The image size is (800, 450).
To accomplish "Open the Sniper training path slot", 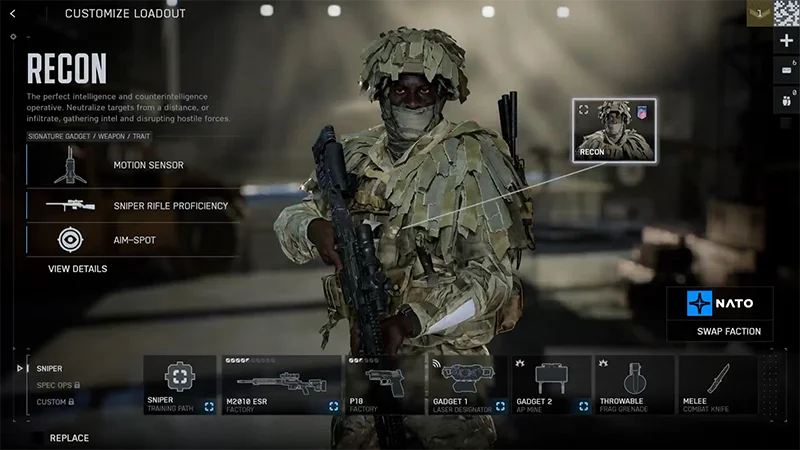I will (180, 385).
